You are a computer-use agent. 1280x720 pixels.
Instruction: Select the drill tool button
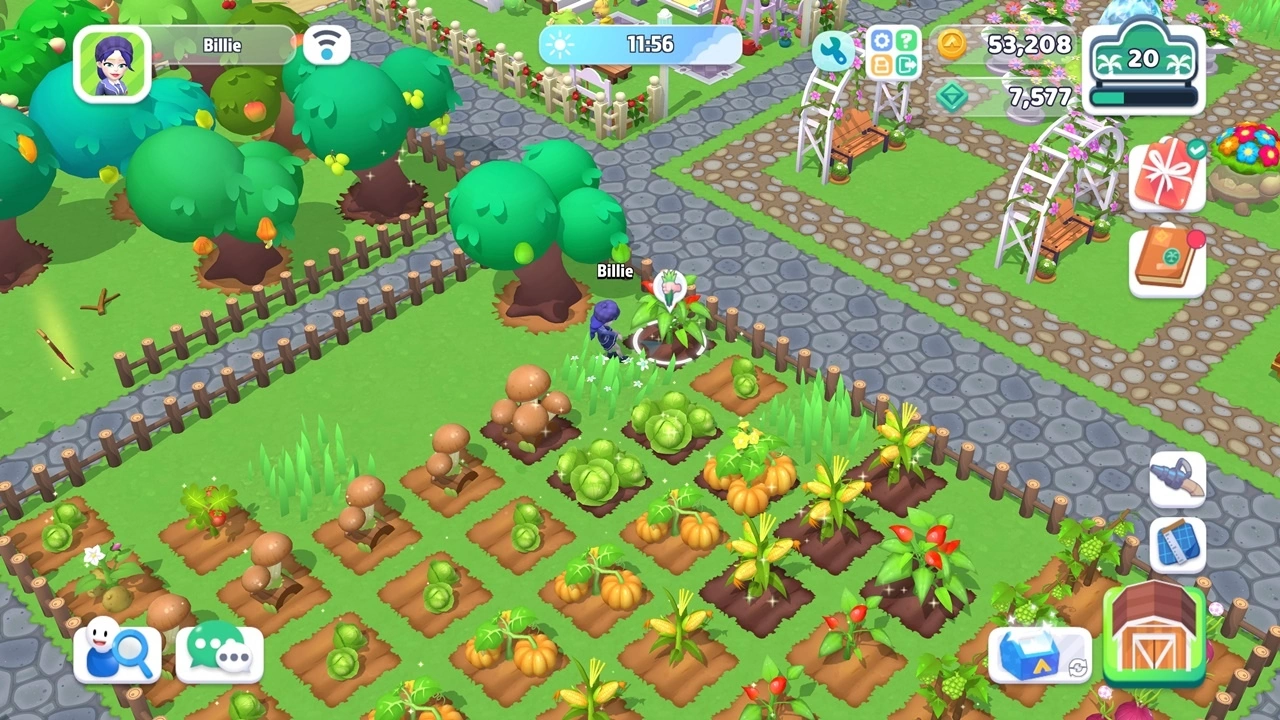(1177, 480)
